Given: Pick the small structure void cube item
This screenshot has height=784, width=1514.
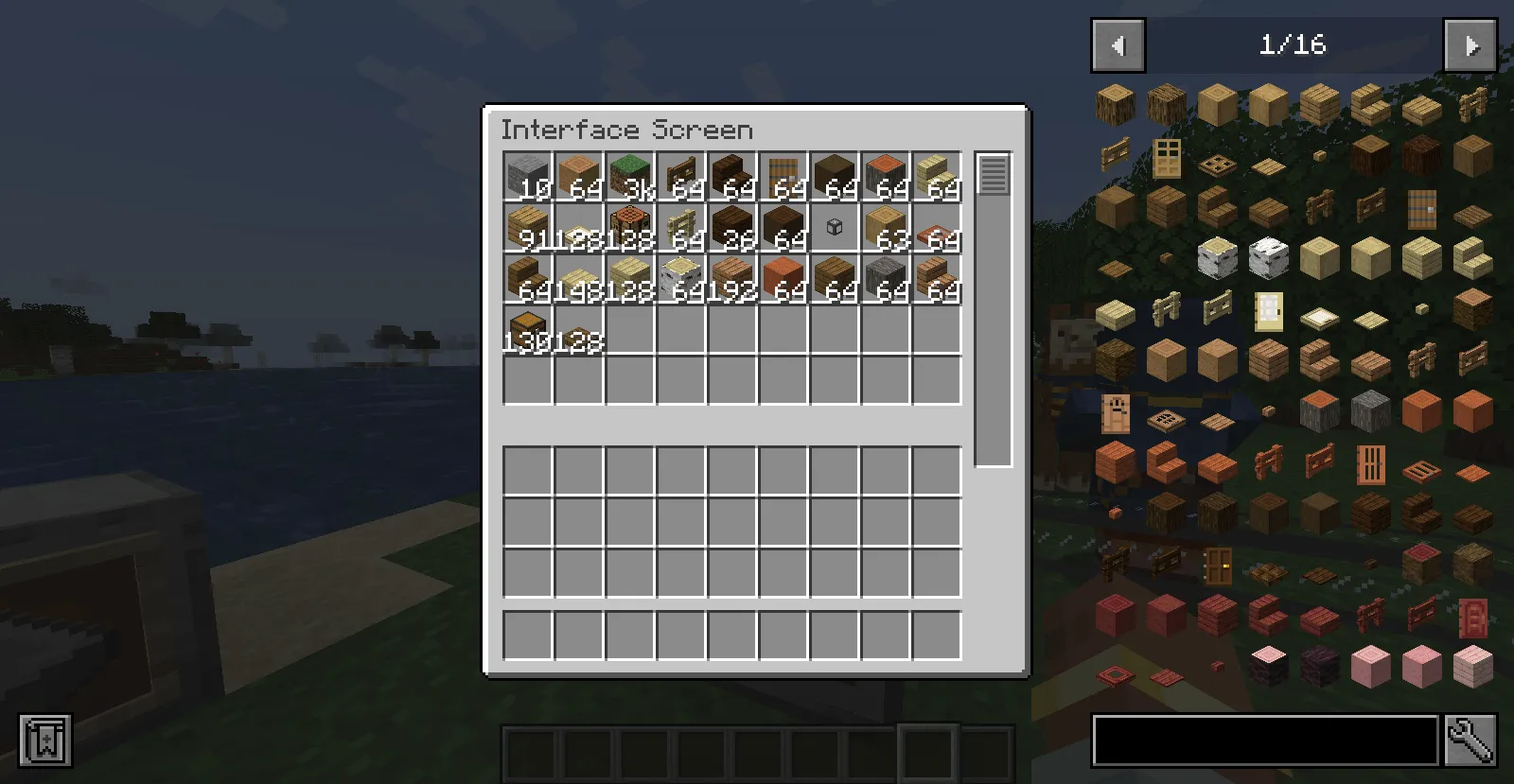Looking at the screenshot, I should click(x=835, y=227).
